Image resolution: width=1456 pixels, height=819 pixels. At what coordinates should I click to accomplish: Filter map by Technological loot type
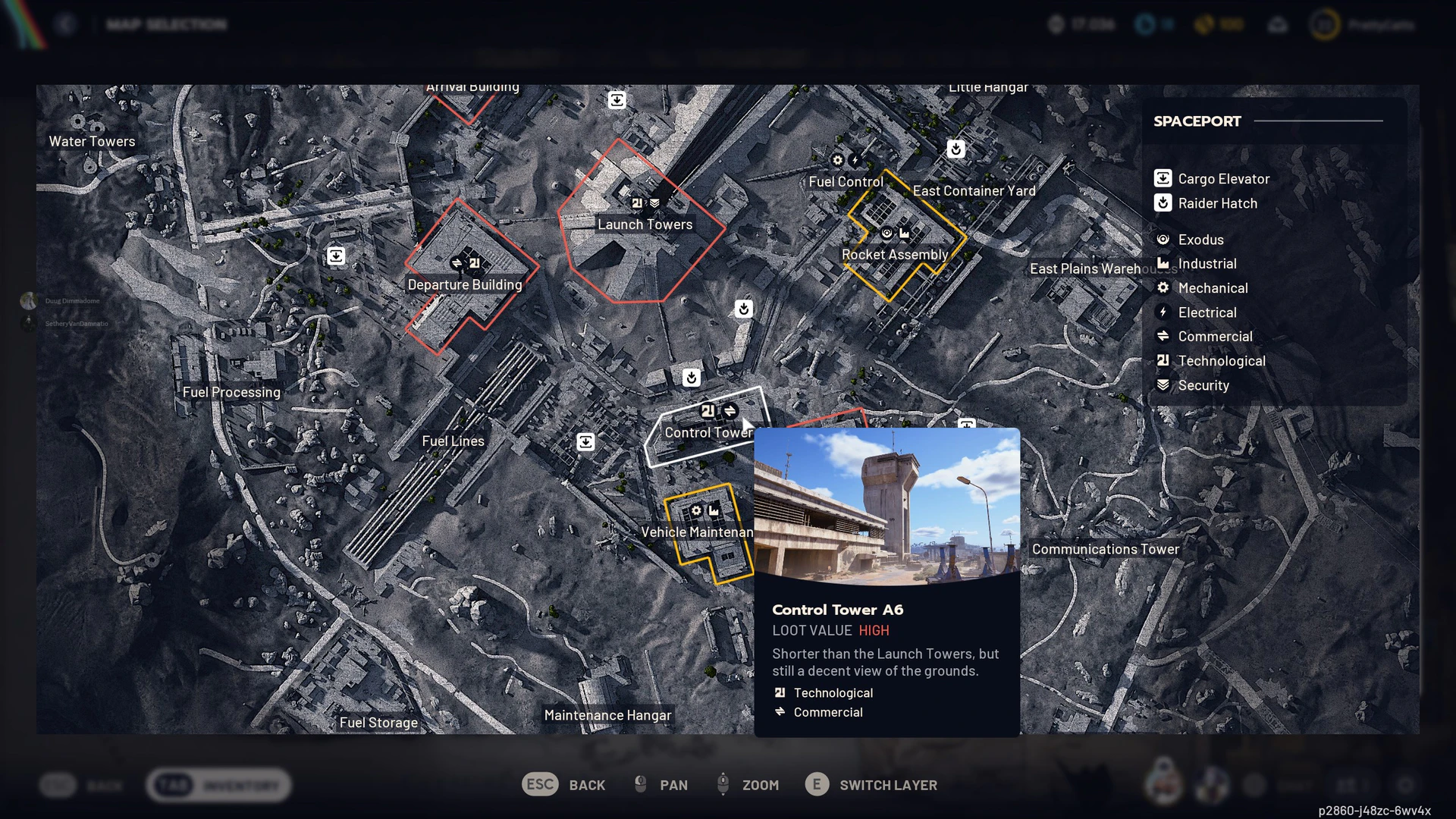coord(1221,361)
